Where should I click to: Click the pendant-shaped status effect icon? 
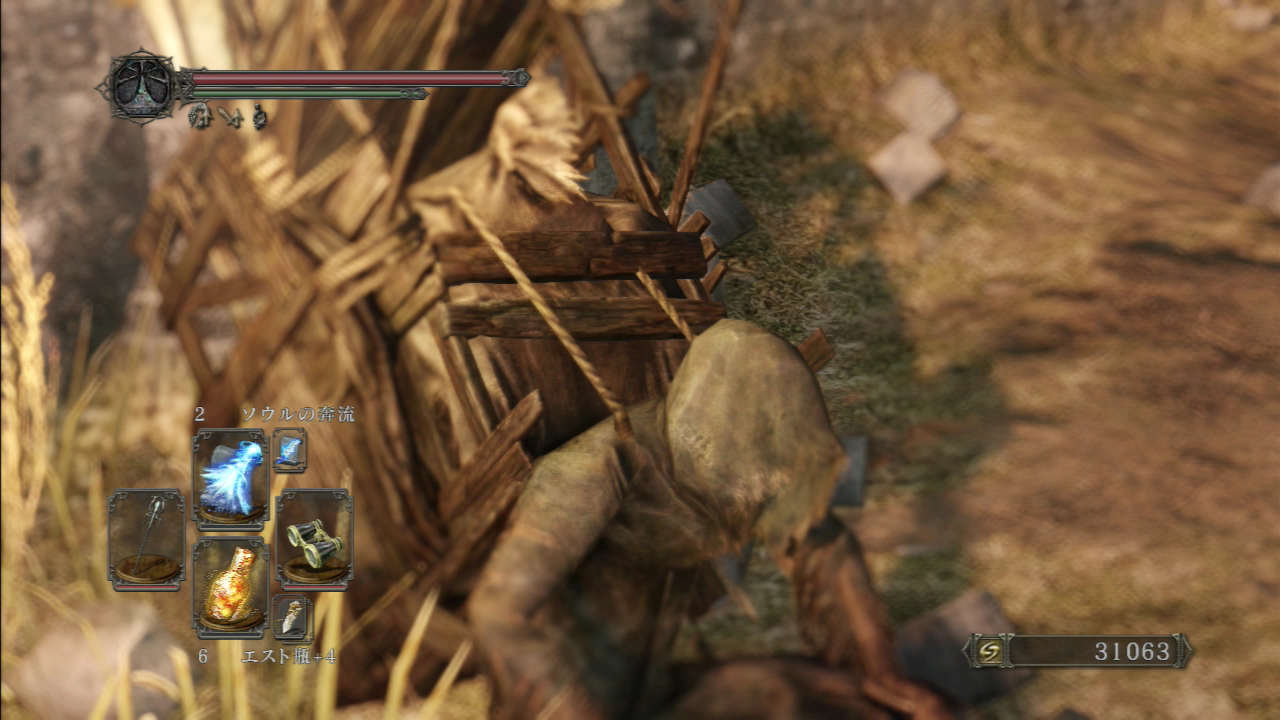pyautogui.click(x=259, y=117)
